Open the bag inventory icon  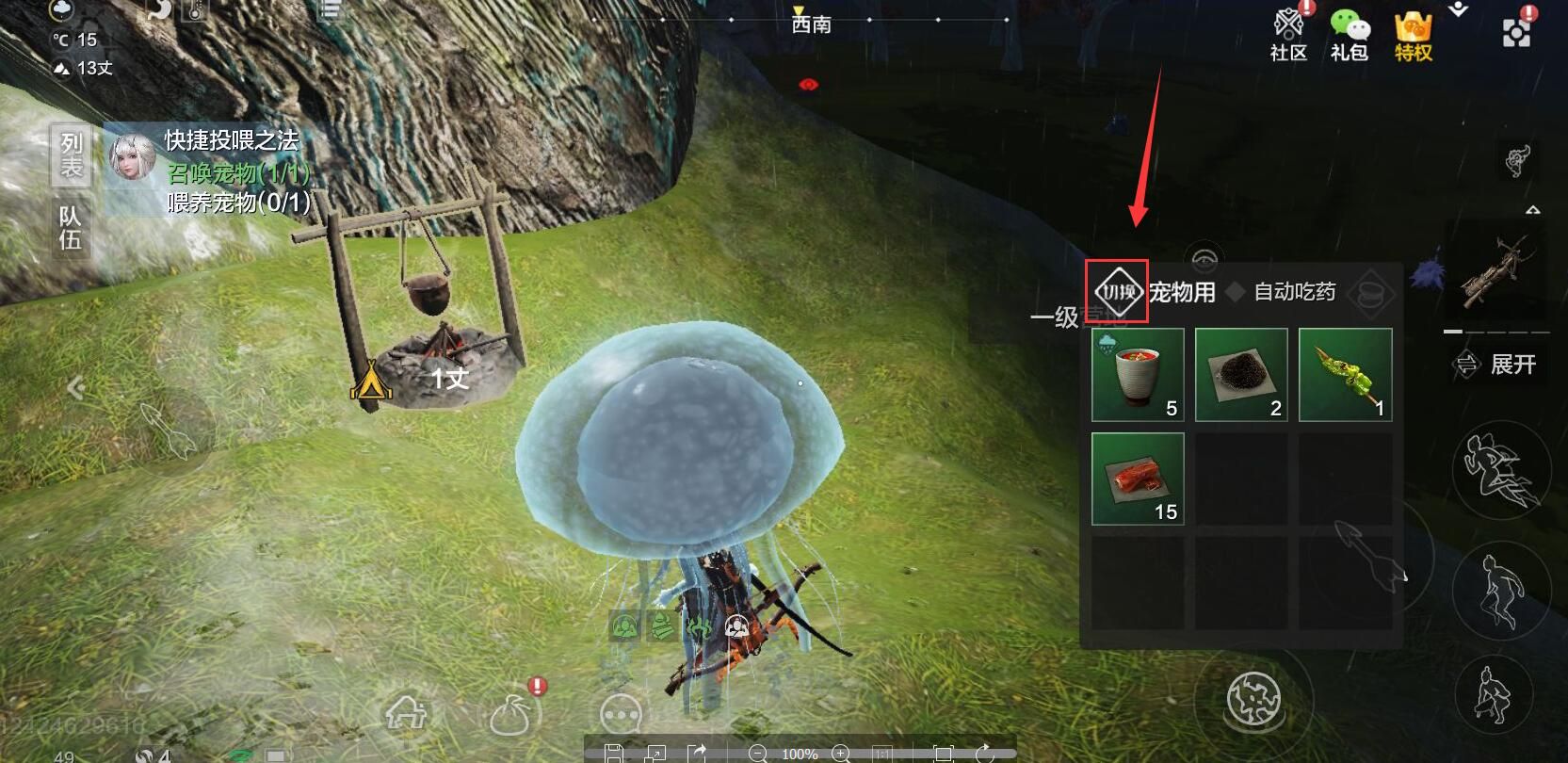pos(511,716)
